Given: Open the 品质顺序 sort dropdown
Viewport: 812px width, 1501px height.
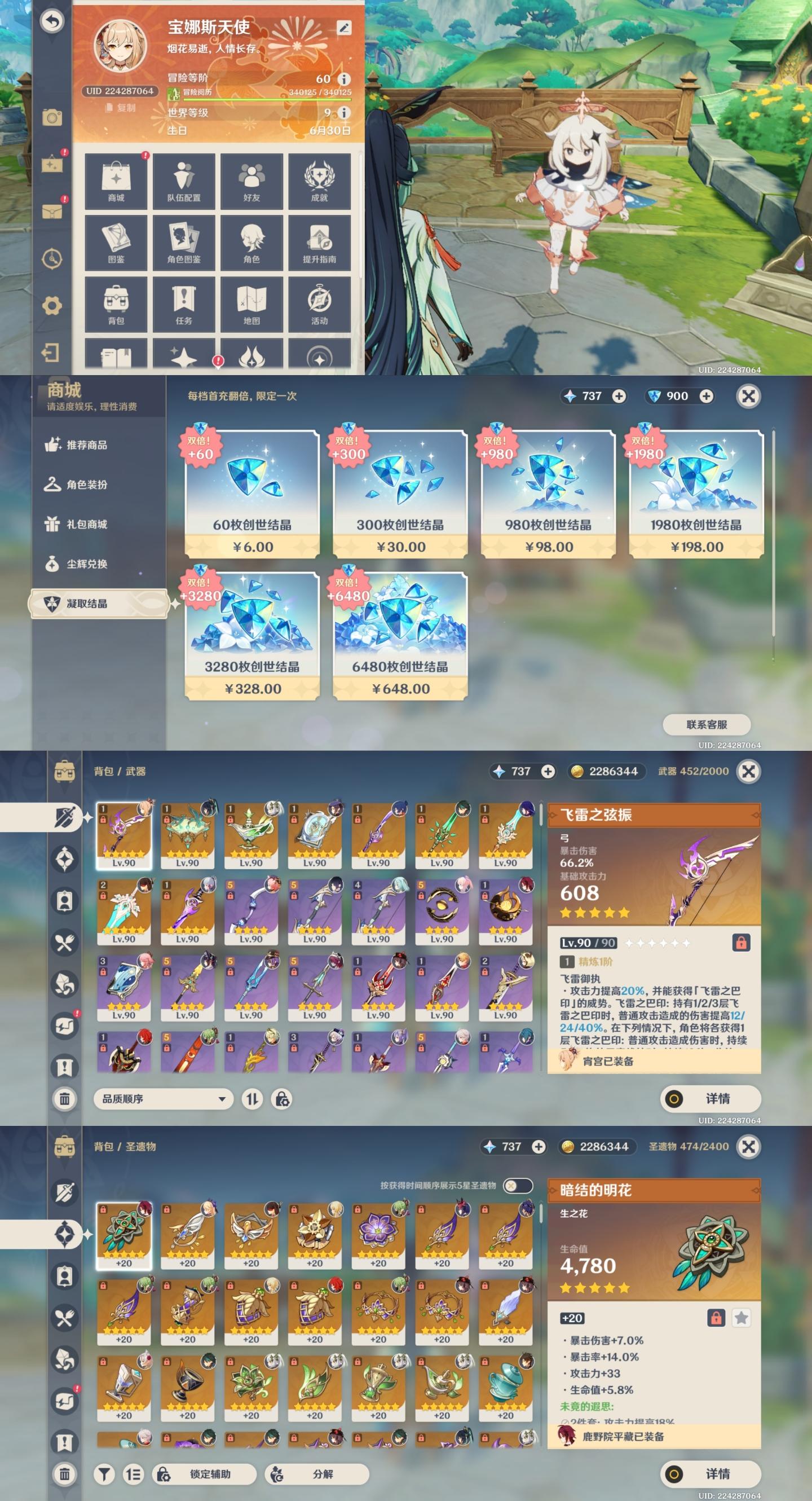Looking at the screenshot, I should (163, 1099).
